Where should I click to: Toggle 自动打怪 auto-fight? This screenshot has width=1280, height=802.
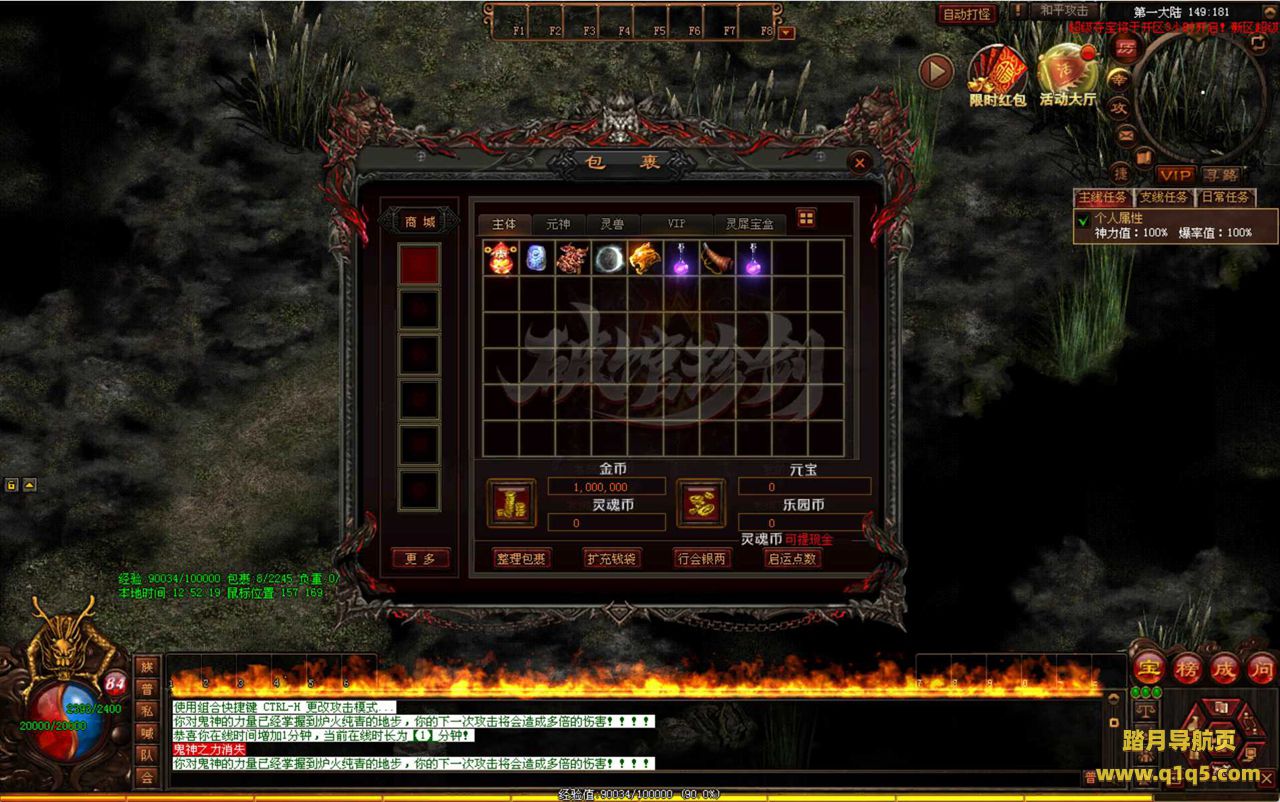pos(967,15)
